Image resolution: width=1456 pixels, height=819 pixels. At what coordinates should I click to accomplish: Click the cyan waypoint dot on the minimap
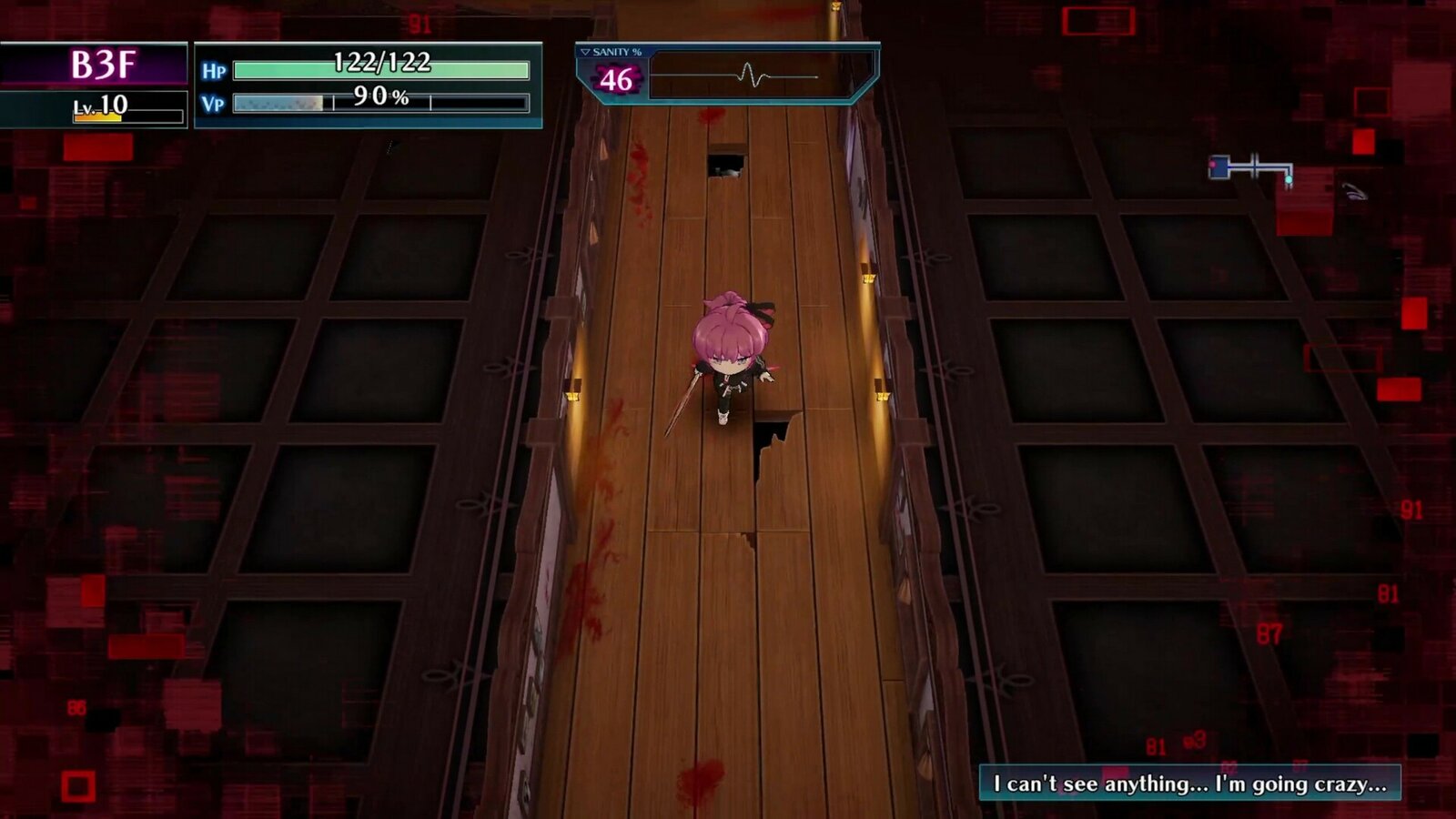tap(1289, 179)
